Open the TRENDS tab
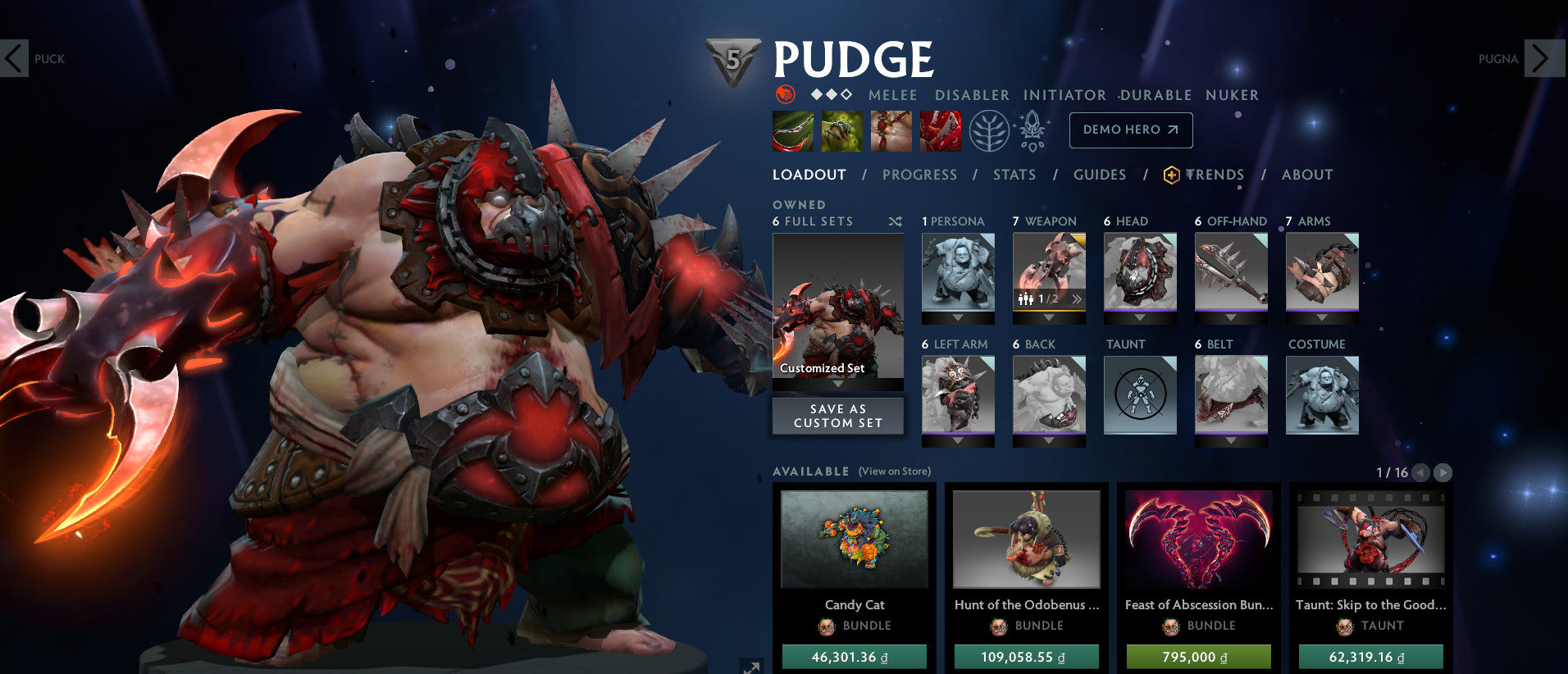 point(1215,175)
